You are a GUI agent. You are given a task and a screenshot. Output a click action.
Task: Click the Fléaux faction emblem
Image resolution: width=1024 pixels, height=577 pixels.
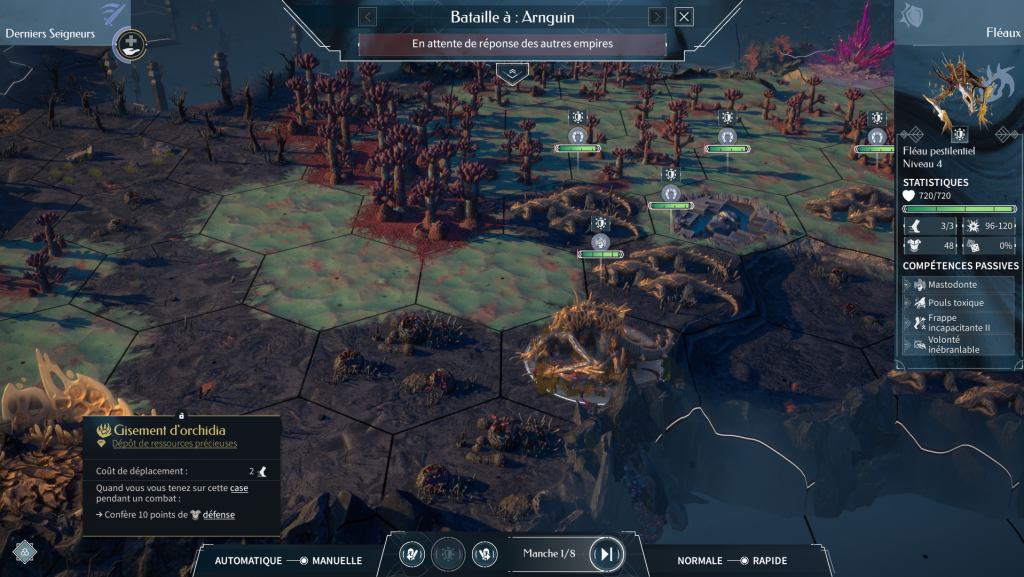913,16
